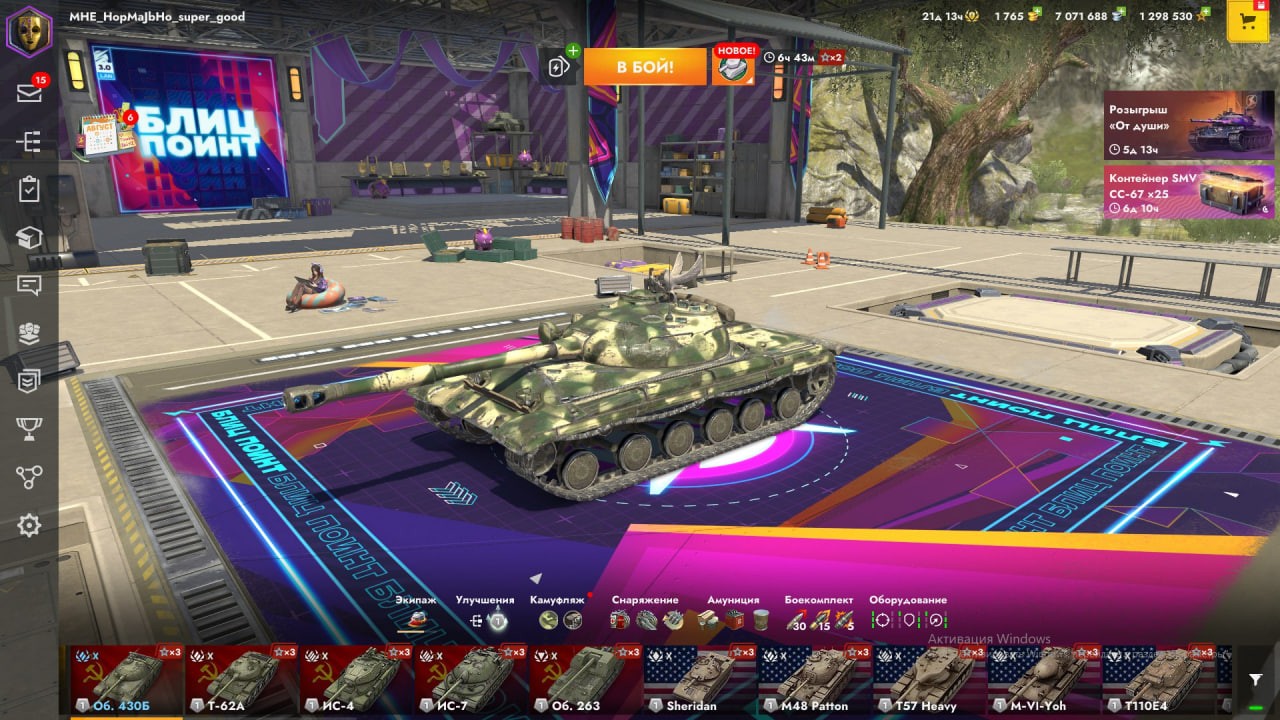Open the shop cart button
This screenshot has height=720, width=1280.
[1247, 22]
